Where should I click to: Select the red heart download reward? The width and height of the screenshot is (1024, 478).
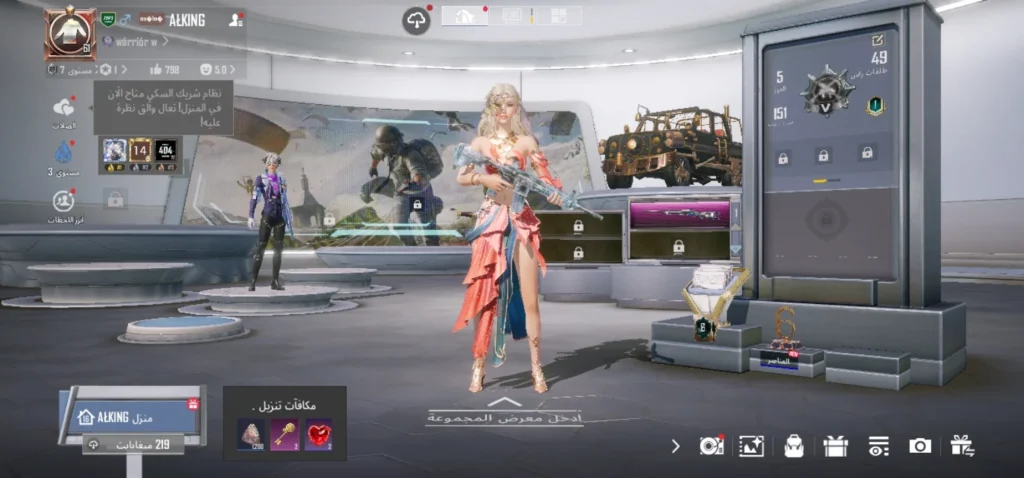coord(318,434)
